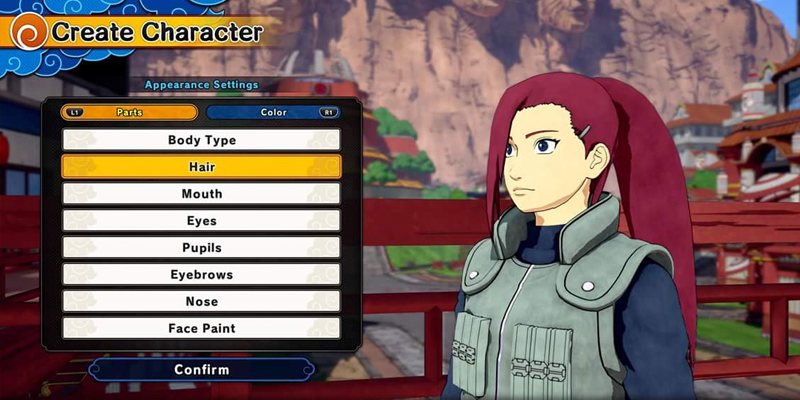This screenshot has height=400, width=800.
Task: Open the Face Paint option
Action: (201, 328)
